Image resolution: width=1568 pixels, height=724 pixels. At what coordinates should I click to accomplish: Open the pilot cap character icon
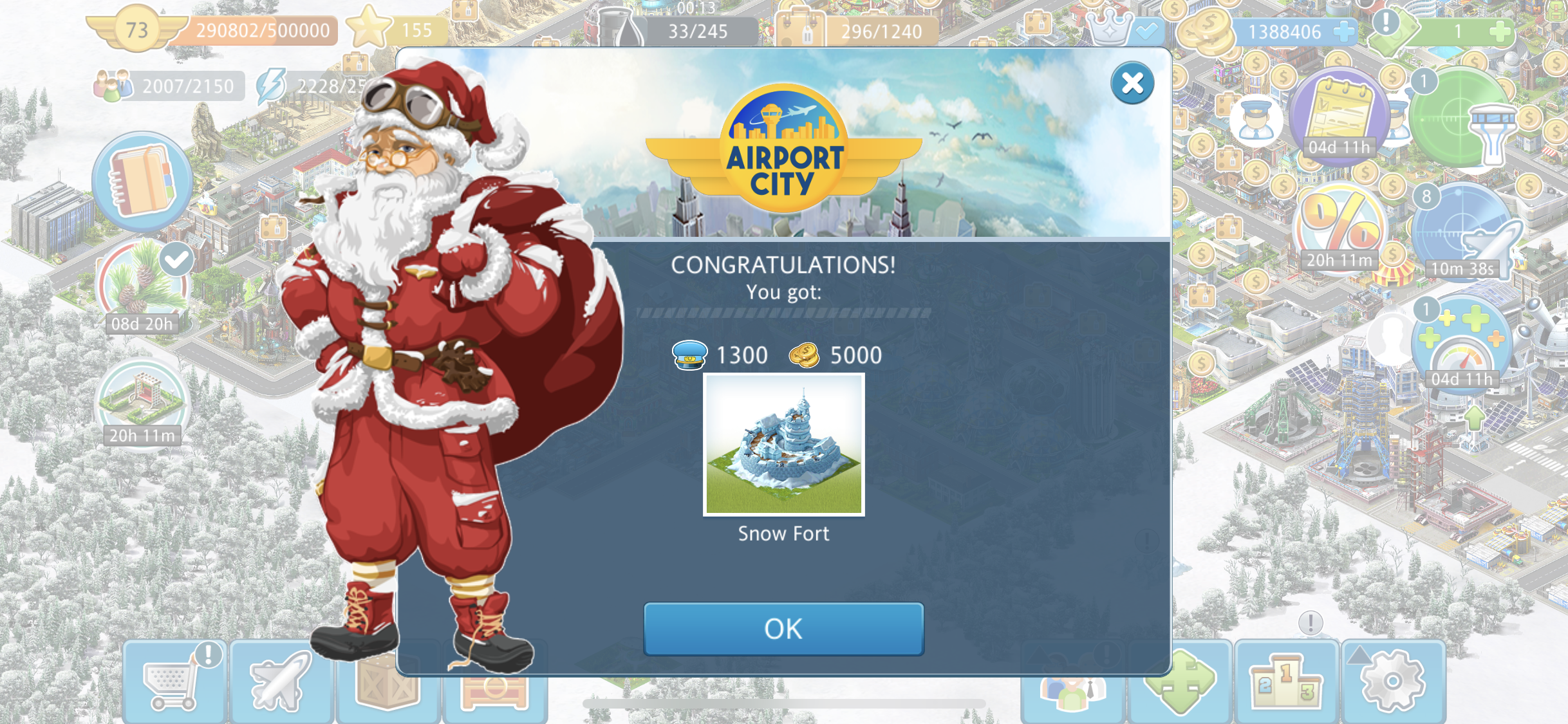pos(1256,120)
